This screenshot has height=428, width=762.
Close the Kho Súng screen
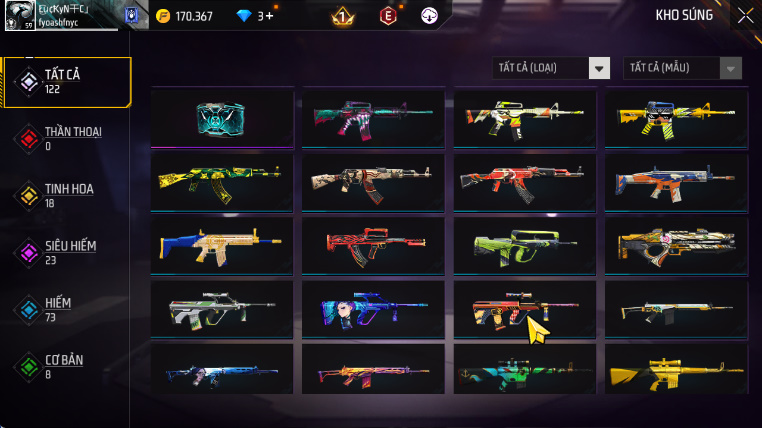click(745, 15)
